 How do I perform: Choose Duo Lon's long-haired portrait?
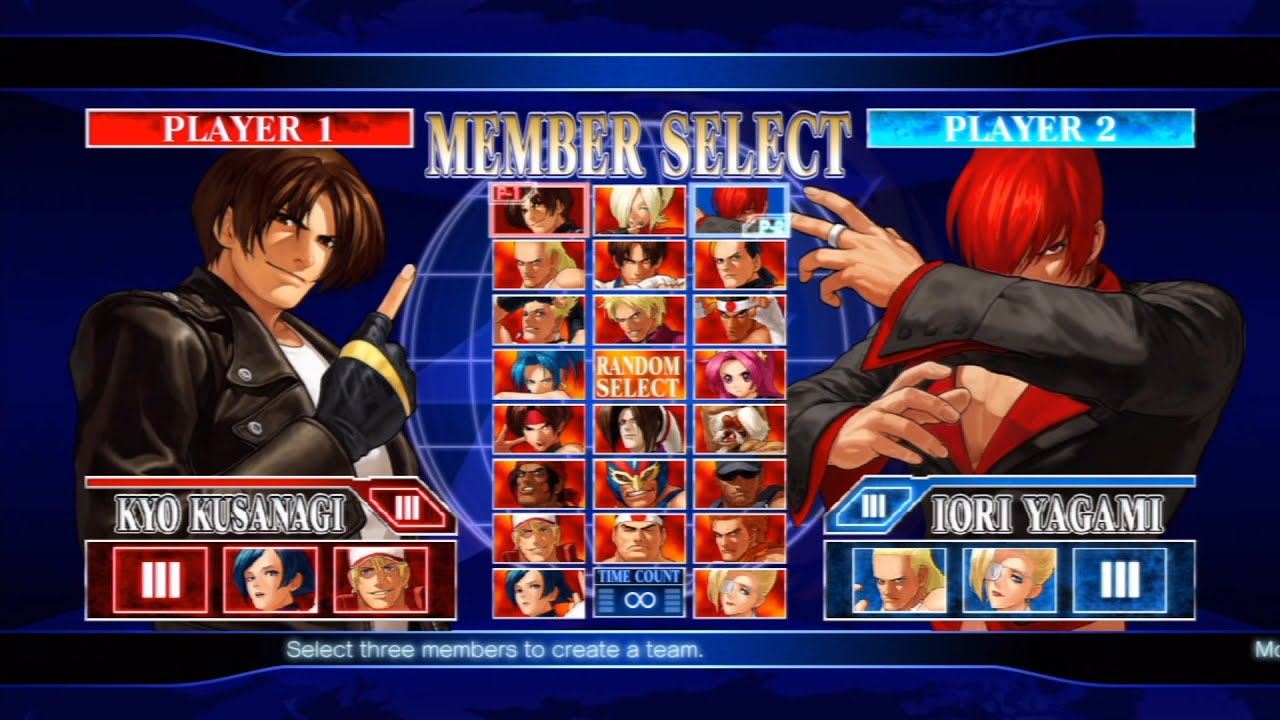pos(639,429)
